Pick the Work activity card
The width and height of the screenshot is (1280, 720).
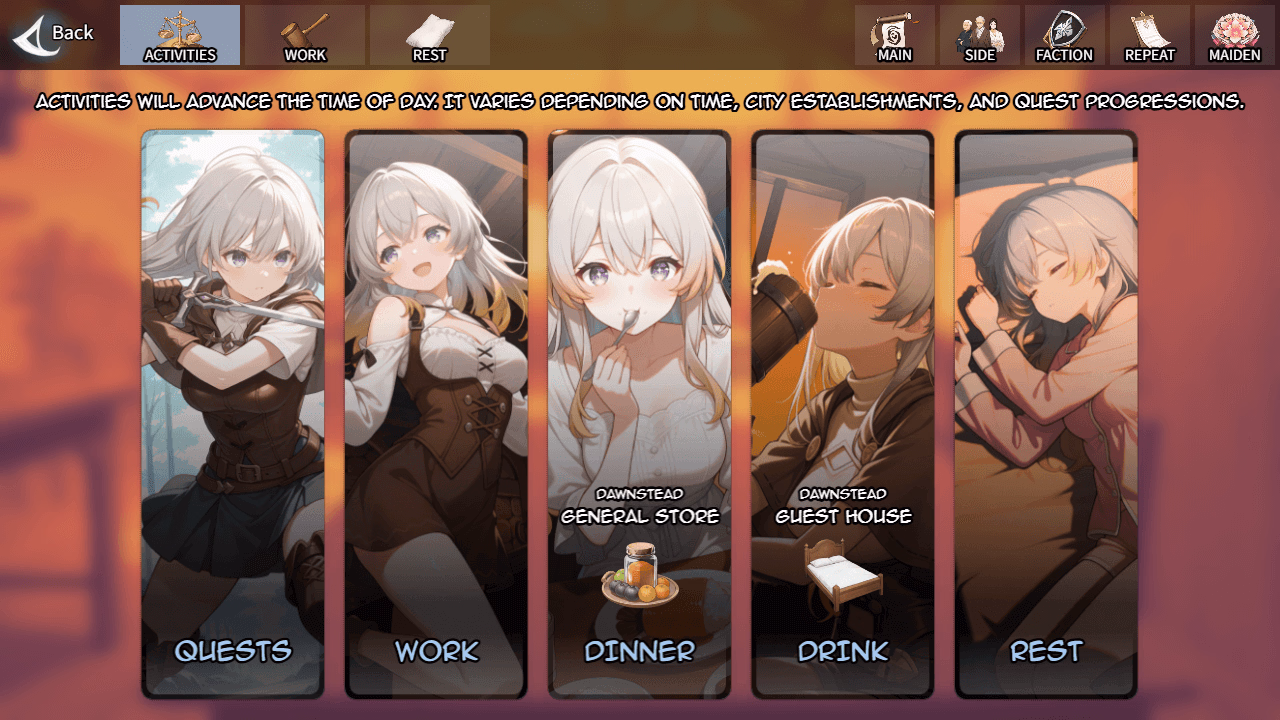coord(436,414)
